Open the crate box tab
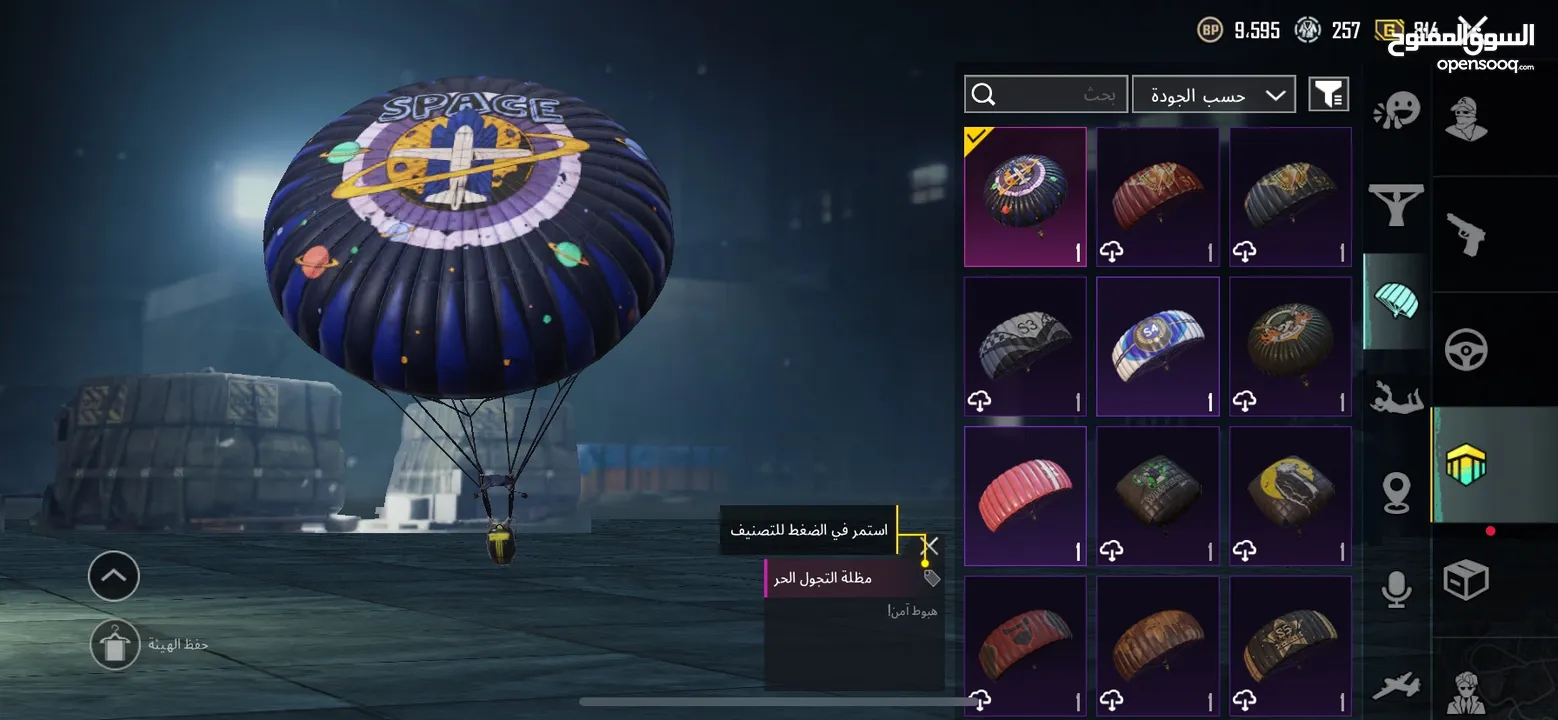Image resolution: width=1558 pixels, height=720 pixels. 1466,580
